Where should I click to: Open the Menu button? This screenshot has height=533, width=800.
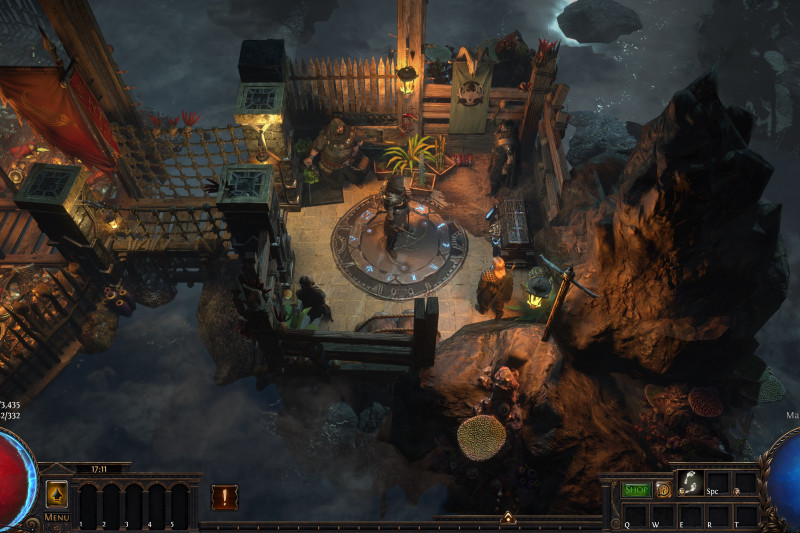57,518
